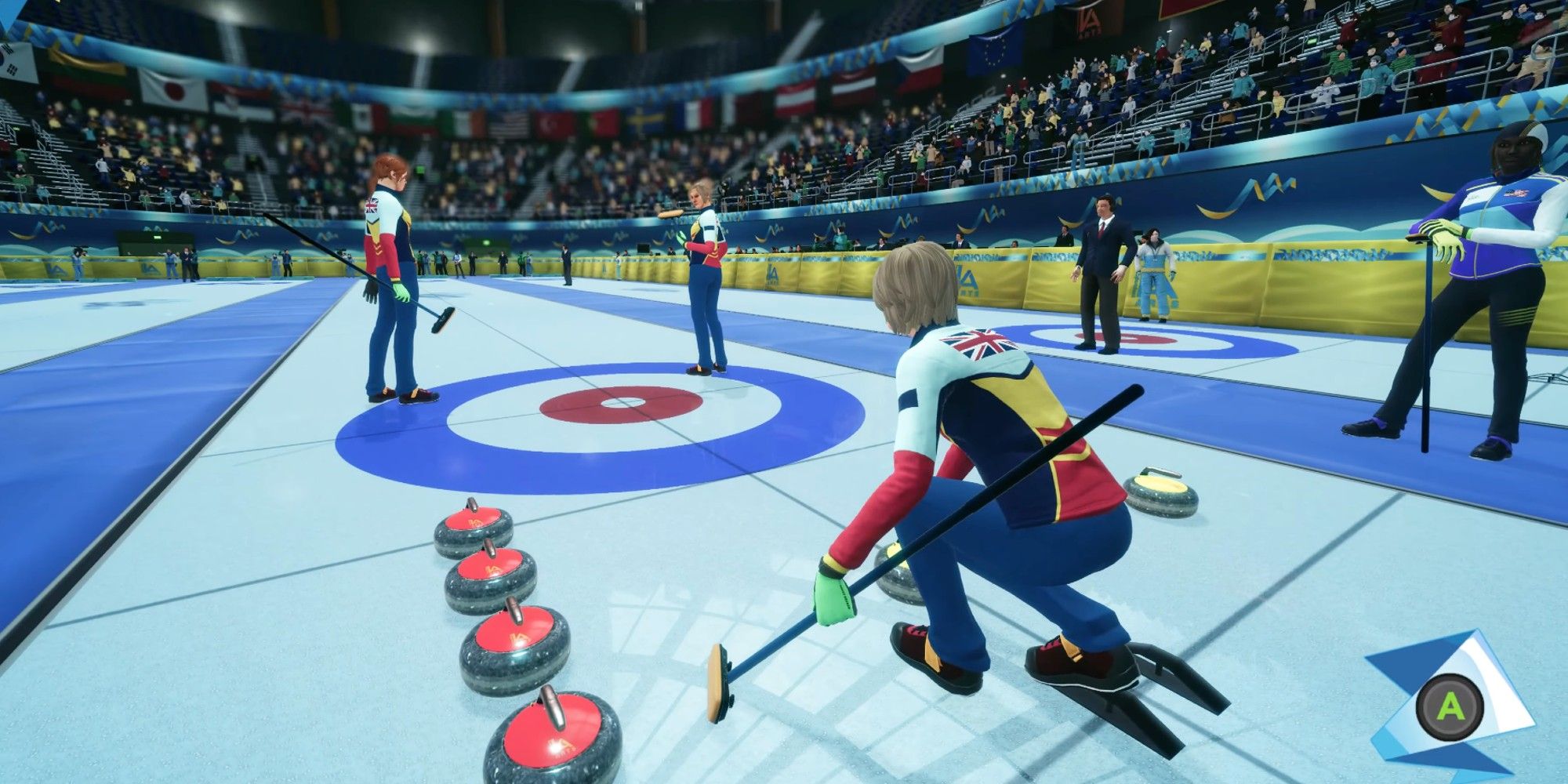Image resolution: width=1568 pixels, height=784 pixels.
Task: Select the Japanese flag in the rafters
Action: 172,89
